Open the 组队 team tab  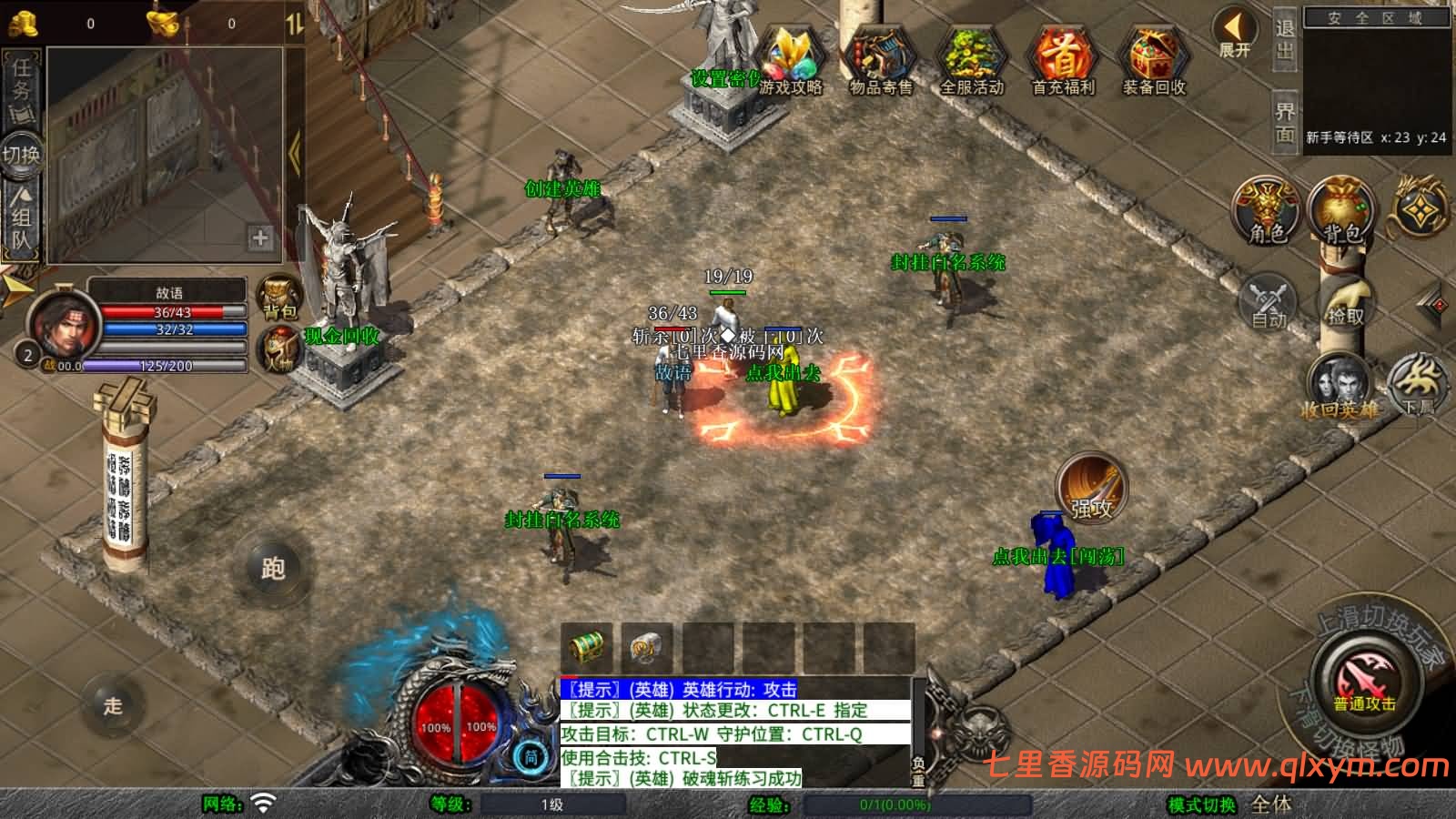21,218
